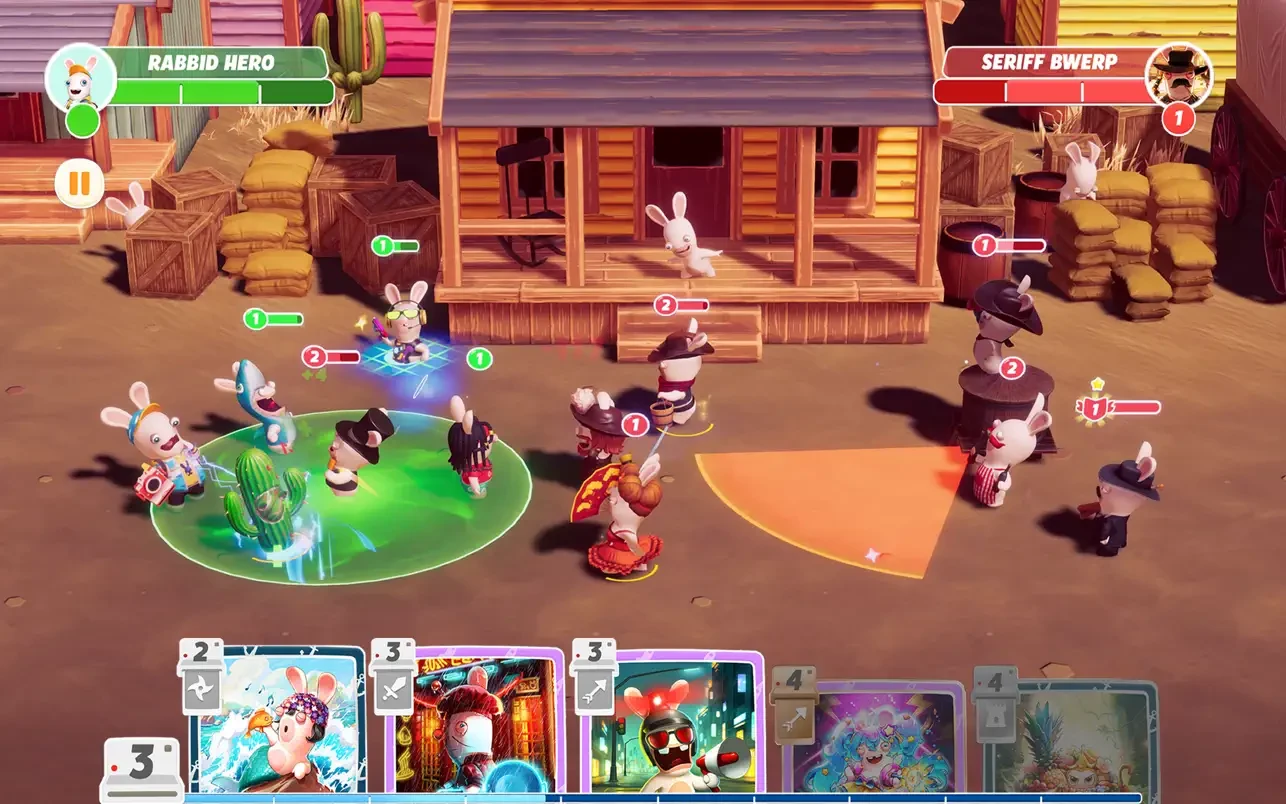Screen dimensions: 1286x804
Task: Click Rabbid Hero's green health bar
Action: pos(225,90)
